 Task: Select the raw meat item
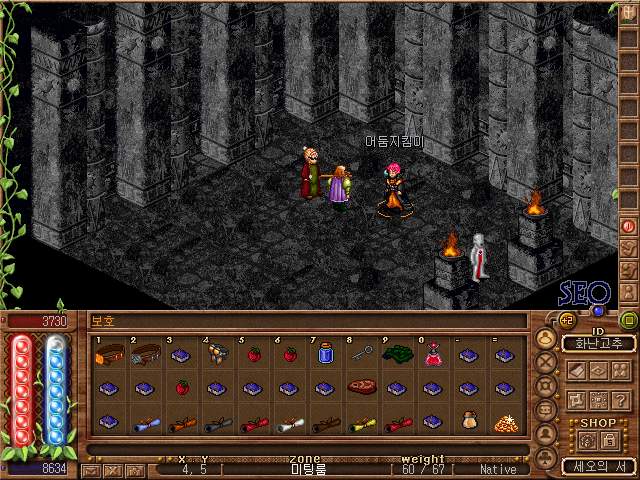(x=360, y=387)
